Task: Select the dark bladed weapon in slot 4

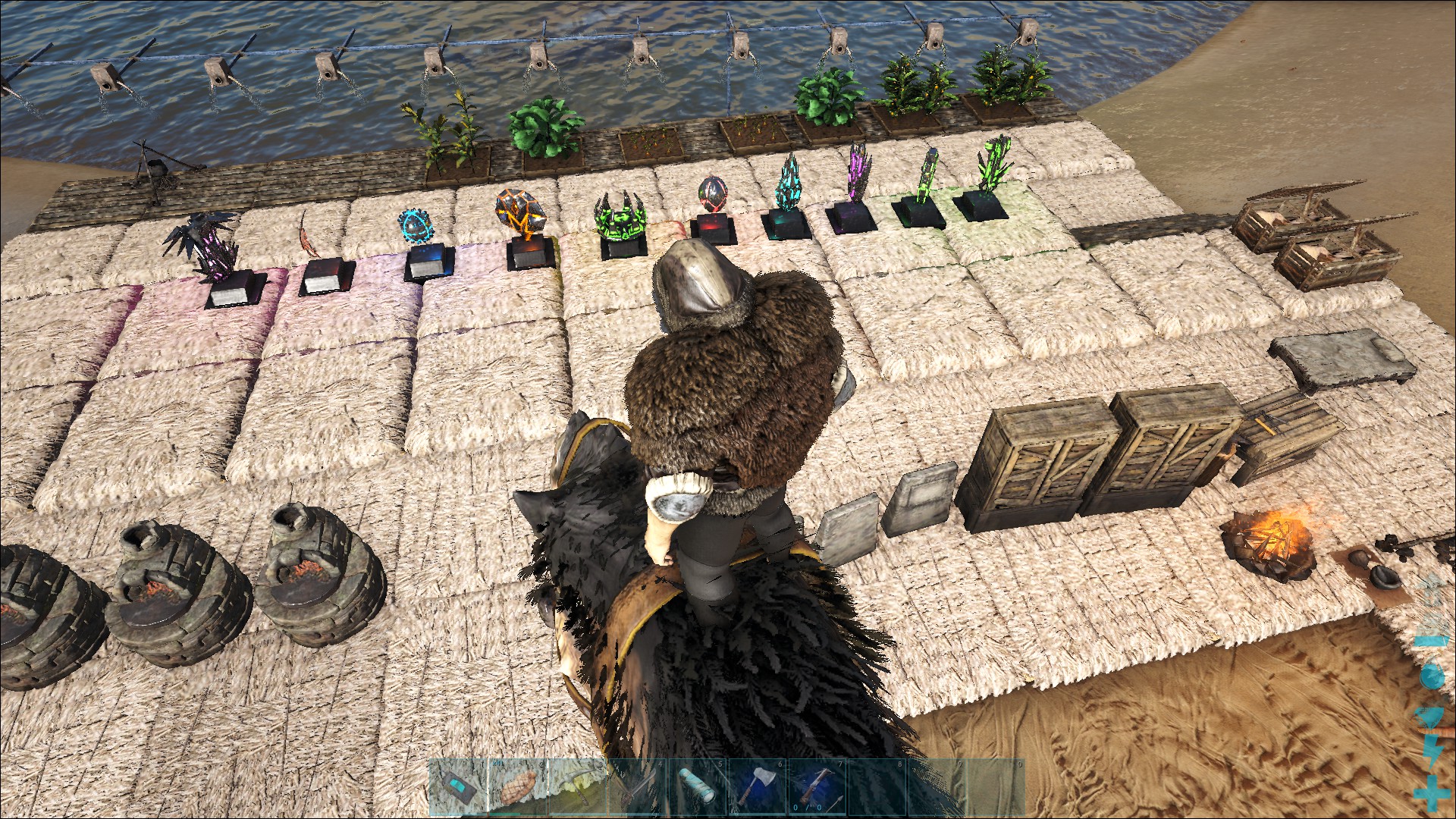Action: pyautogui.click(x=638, y=789)
